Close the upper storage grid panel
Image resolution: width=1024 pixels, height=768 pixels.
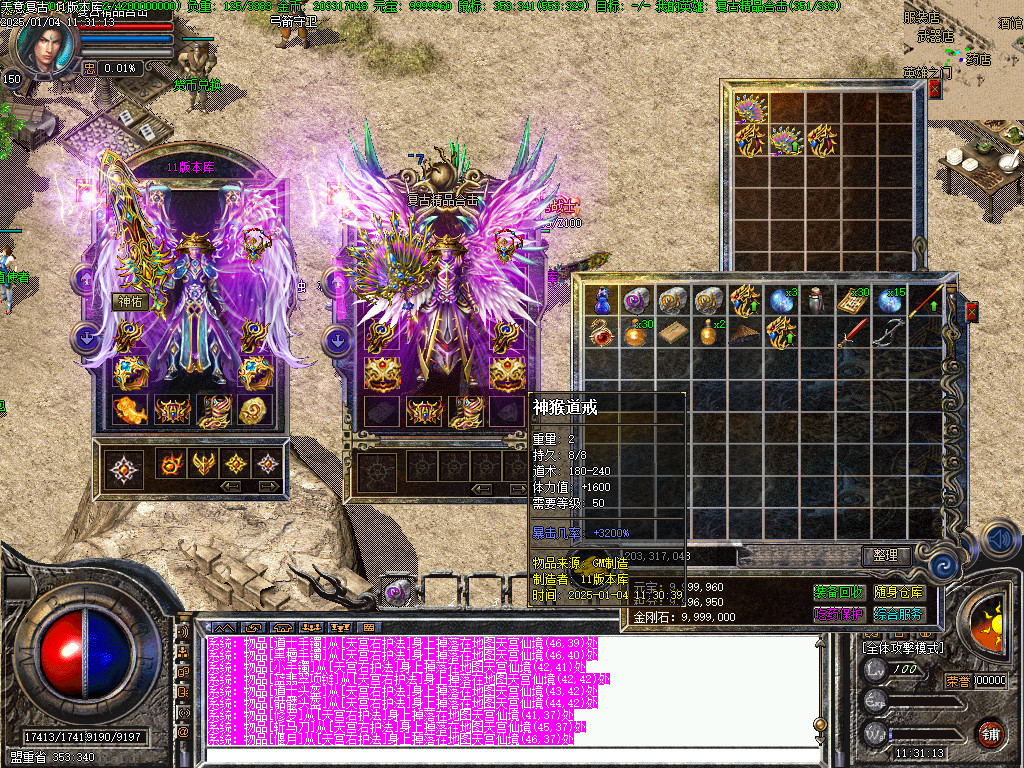935,89
